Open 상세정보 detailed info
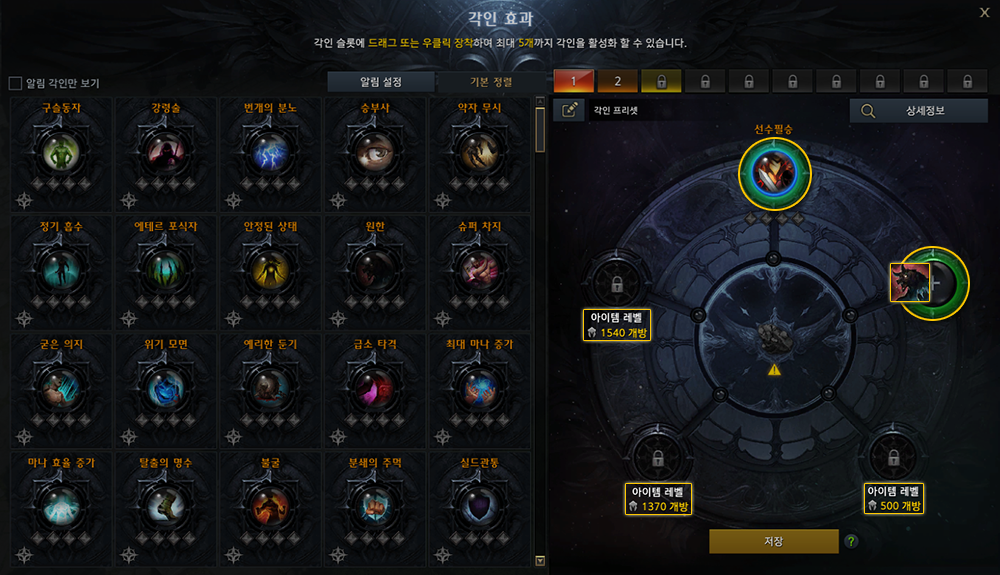The image size is (1000, 575). (918, 111)
